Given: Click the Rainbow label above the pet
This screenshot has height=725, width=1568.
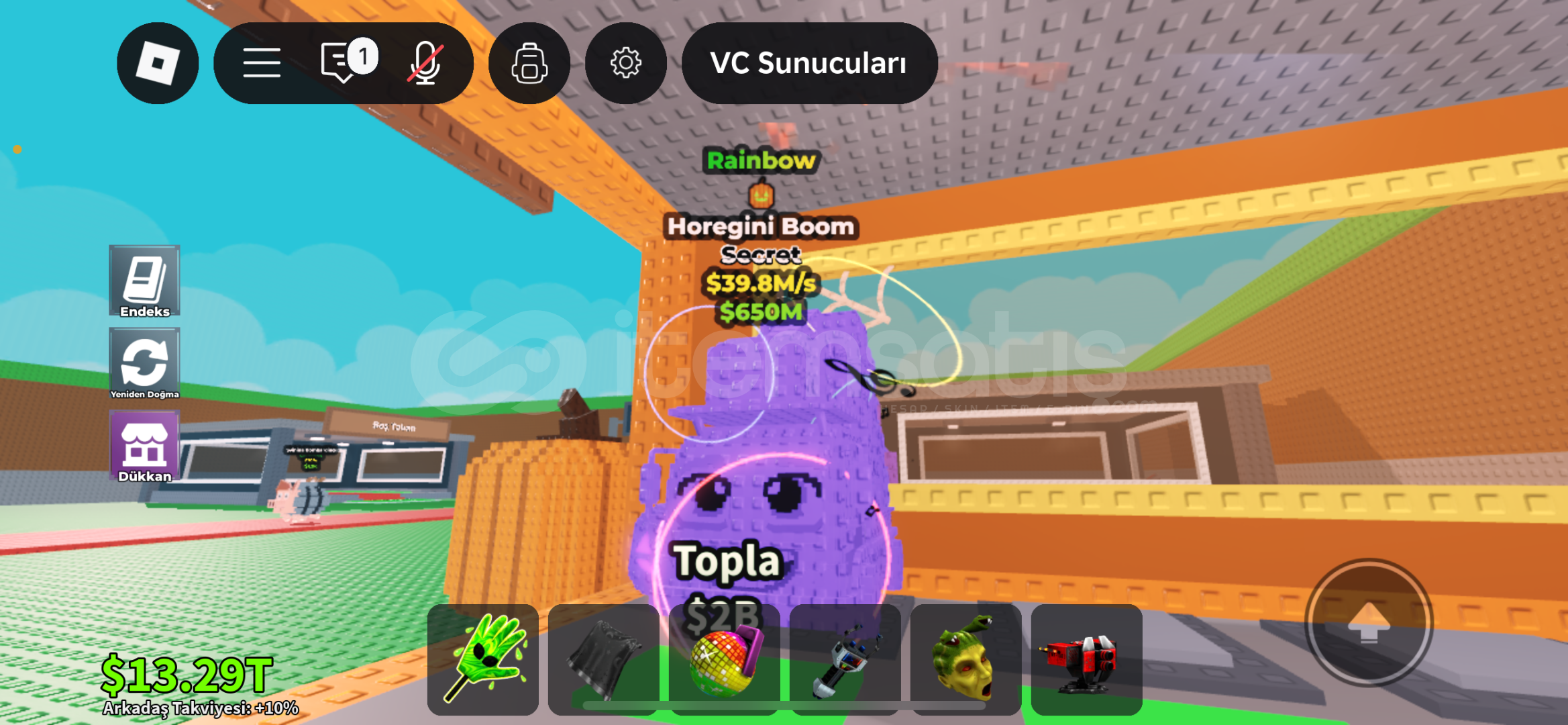Looking at the screenshot, I should pos(762,160).
